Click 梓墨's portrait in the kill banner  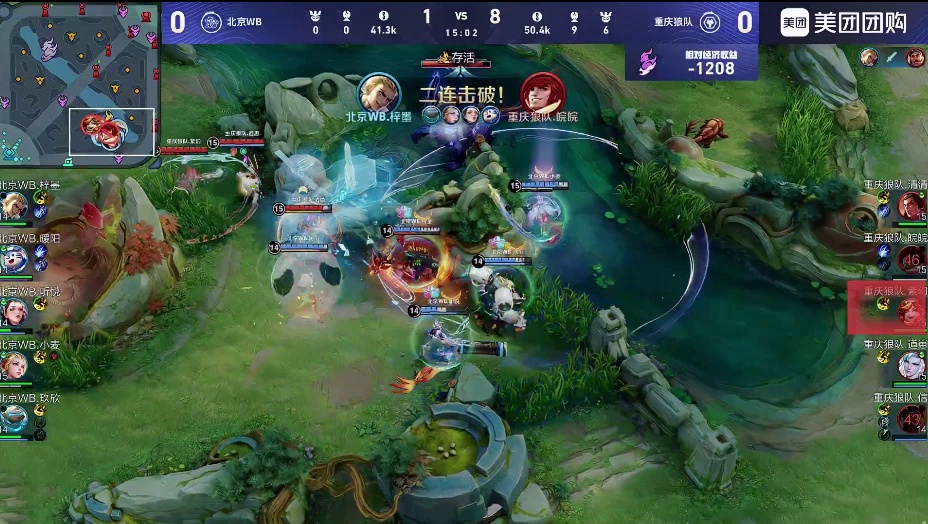(x=379, y=93)
